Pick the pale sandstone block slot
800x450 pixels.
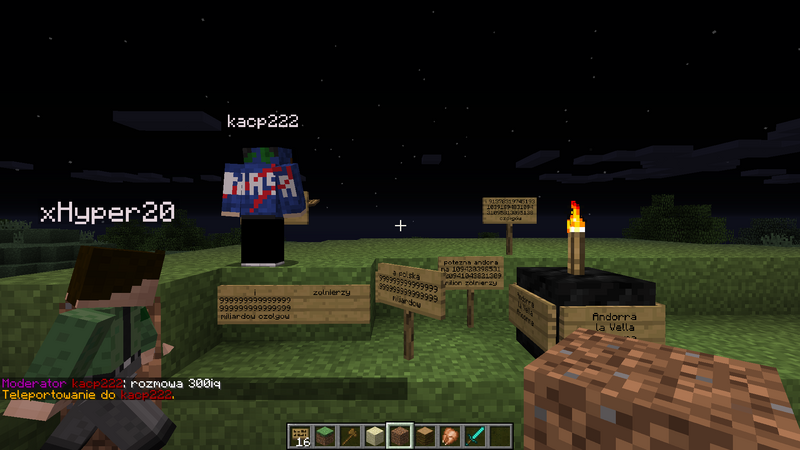tap(375, 435)
